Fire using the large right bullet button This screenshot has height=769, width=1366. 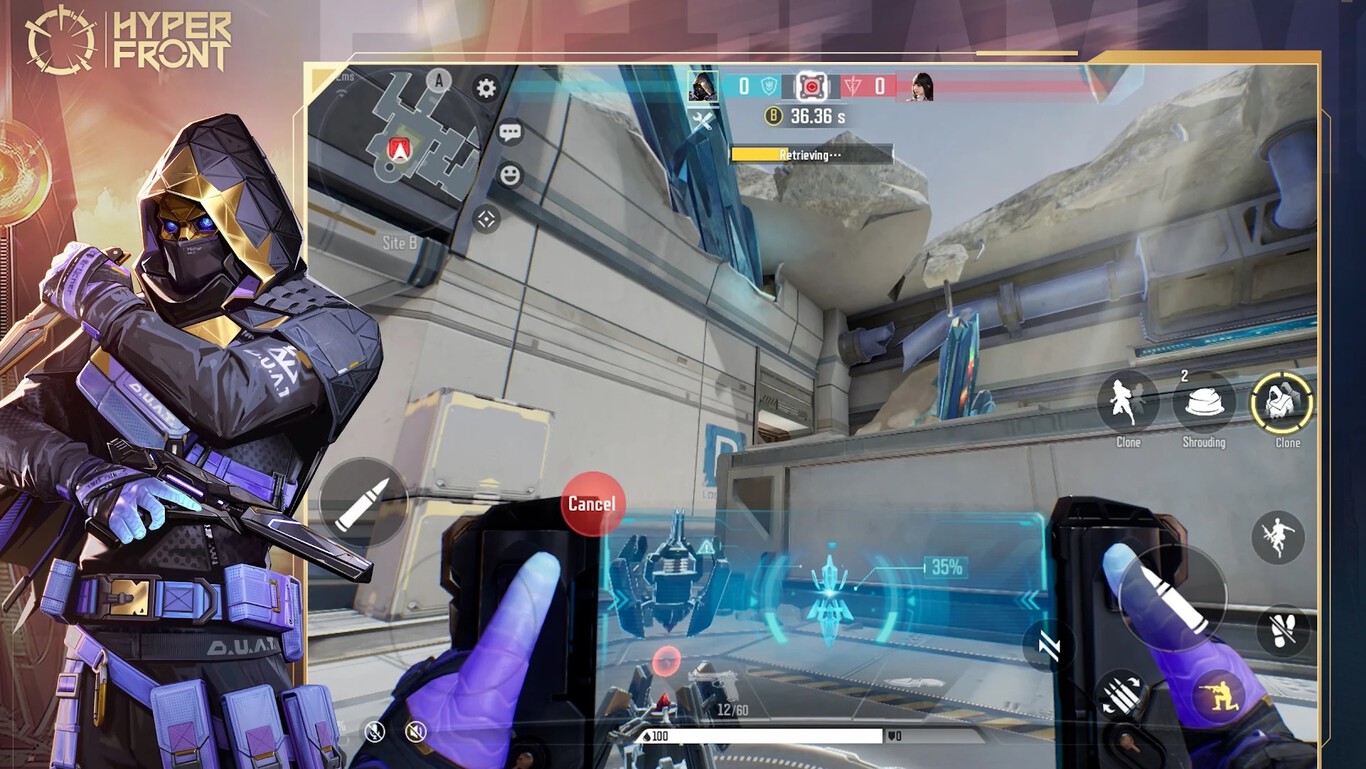pos(1171,599)
